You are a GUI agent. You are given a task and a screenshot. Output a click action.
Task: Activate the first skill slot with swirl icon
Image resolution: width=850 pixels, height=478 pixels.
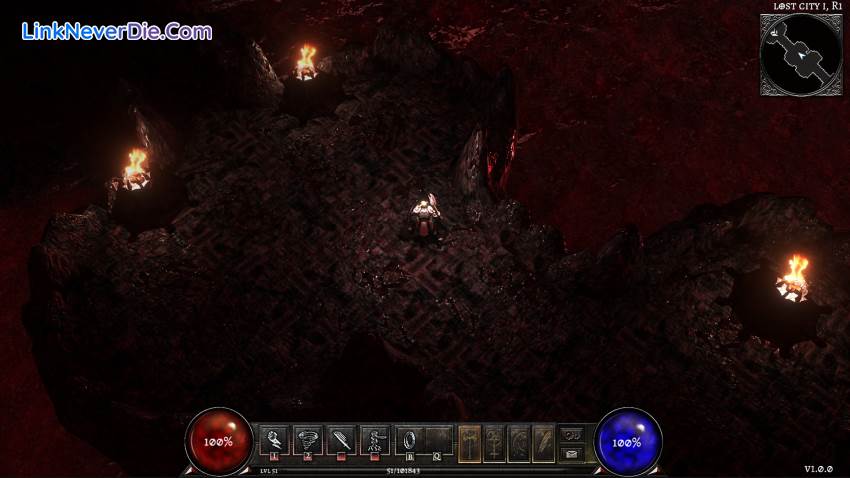tap(274, 440)
